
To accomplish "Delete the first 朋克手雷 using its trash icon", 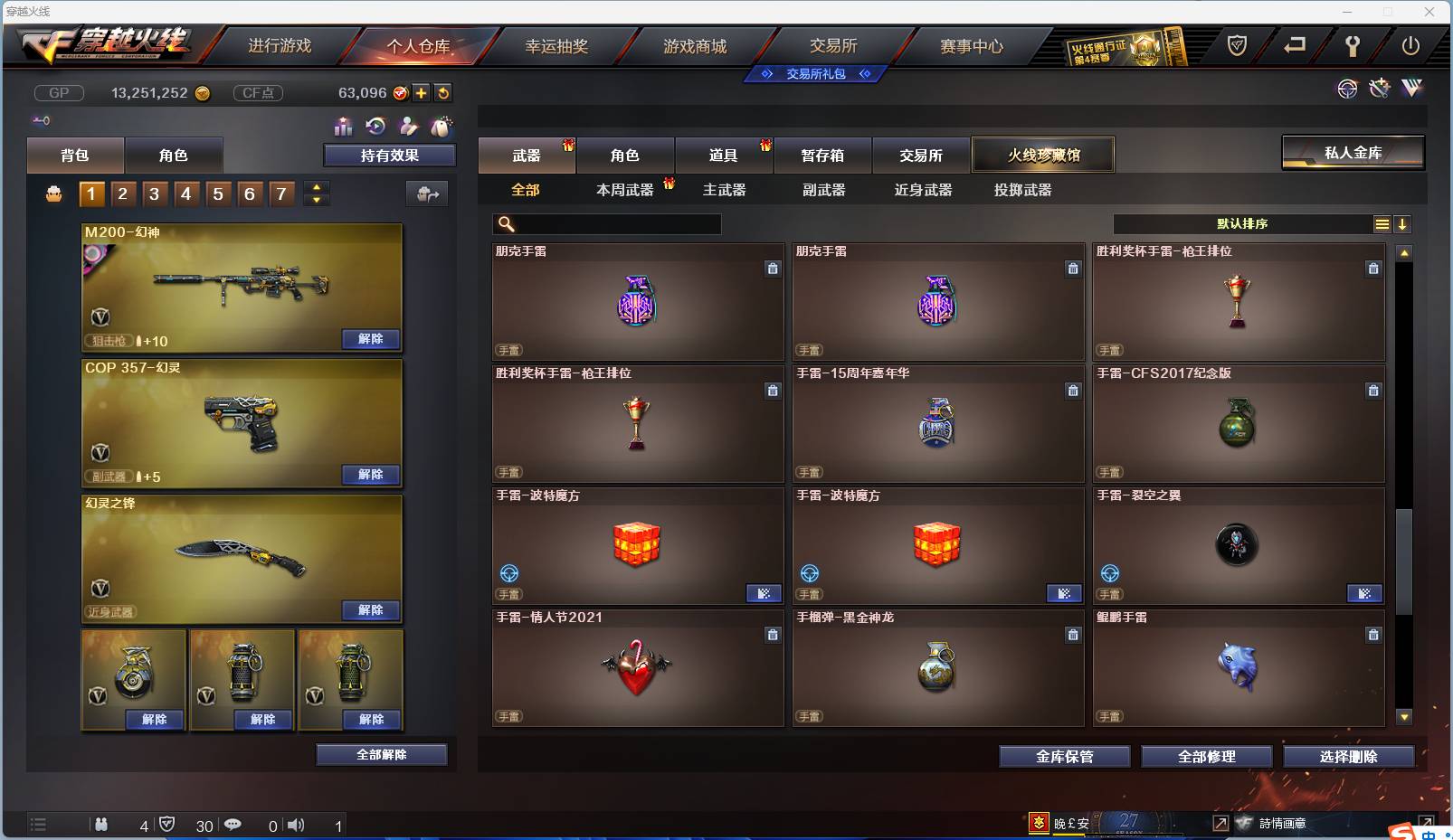I will [774, 269].
